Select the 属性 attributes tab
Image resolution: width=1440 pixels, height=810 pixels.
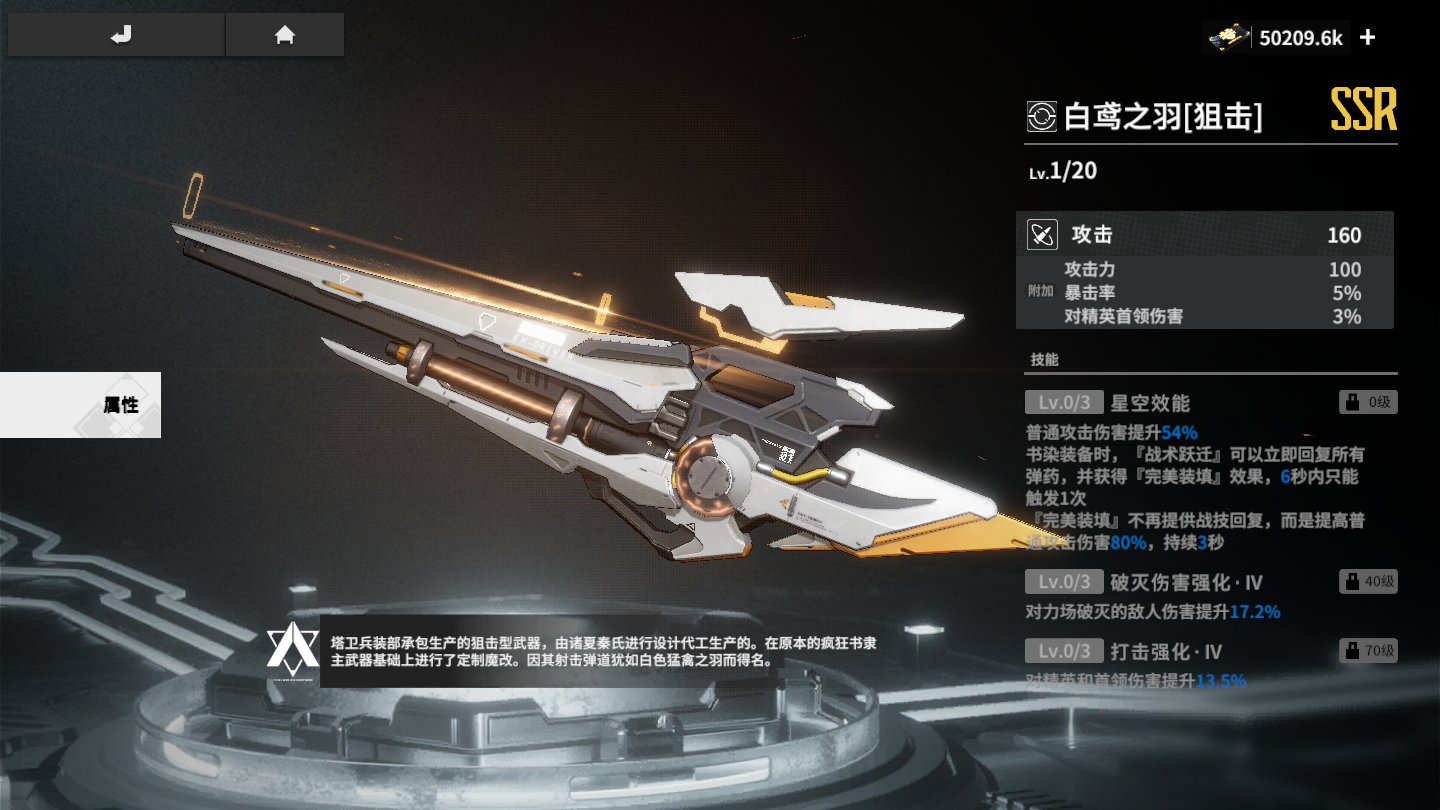(x=80, y=405)
